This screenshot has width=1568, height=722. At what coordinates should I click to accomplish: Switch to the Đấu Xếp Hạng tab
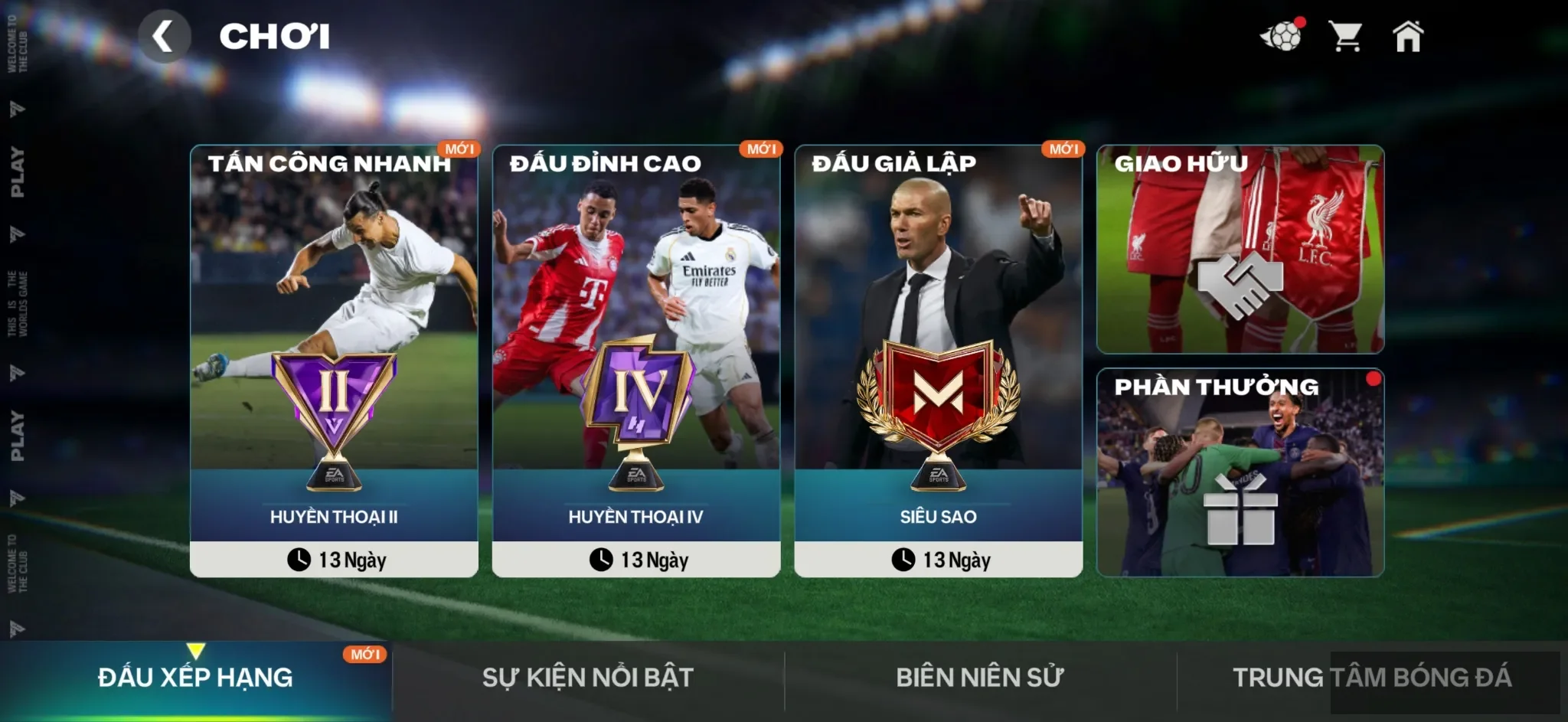pyautogui.click(x=195, y=678)
